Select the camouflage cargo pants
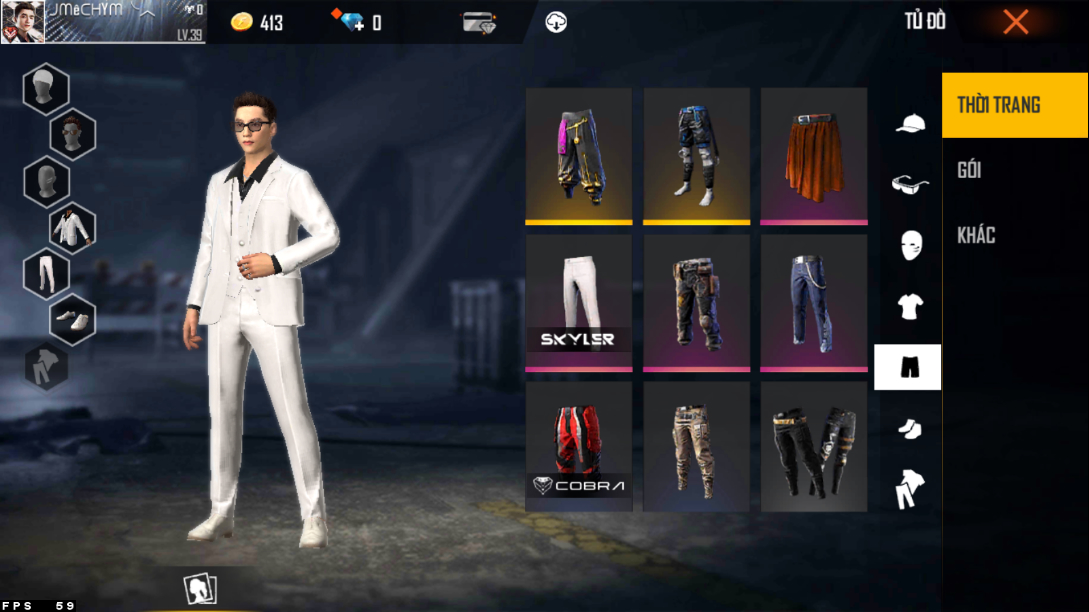The width and height of the screenshot is (1089, 612). 696,447
